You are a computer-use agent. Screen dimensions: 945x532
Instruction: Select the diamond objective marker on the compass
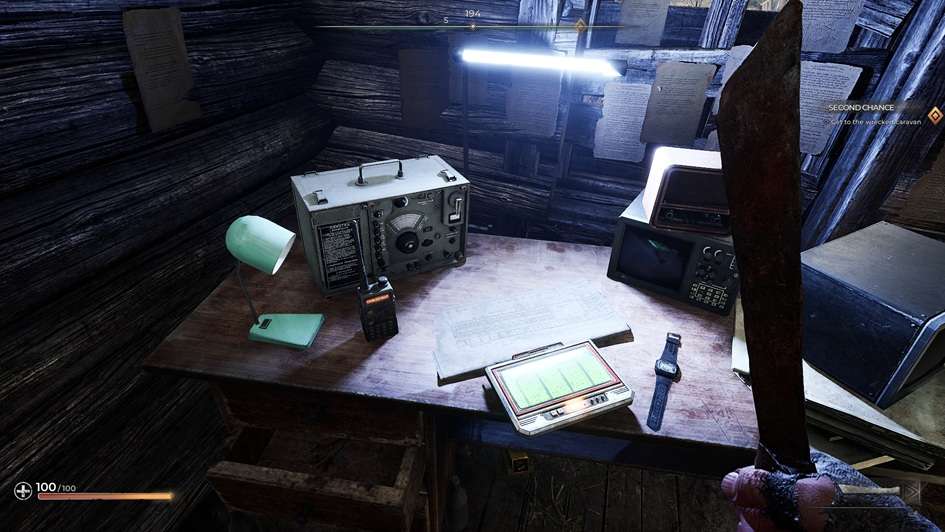click(x=580, y=25)
